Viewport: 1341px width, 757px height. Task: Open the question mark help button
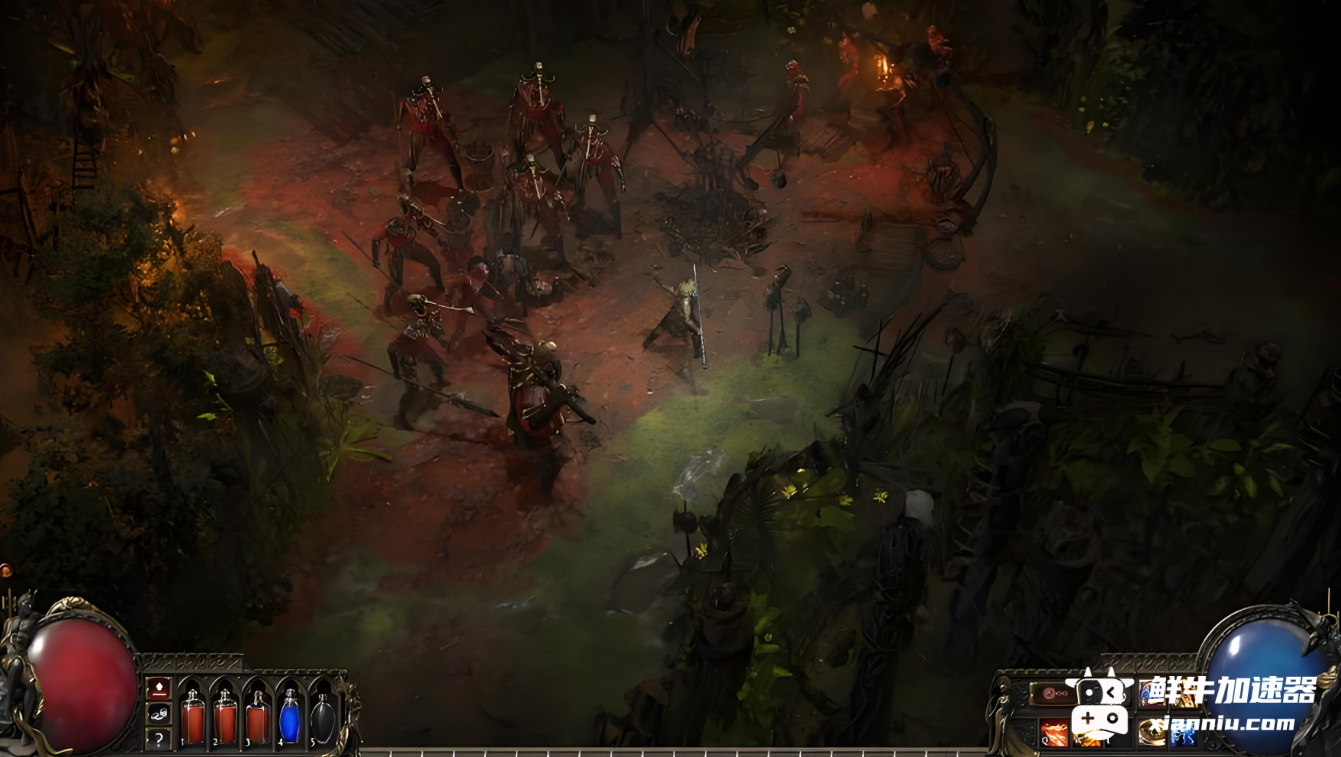tap(158, 739)
